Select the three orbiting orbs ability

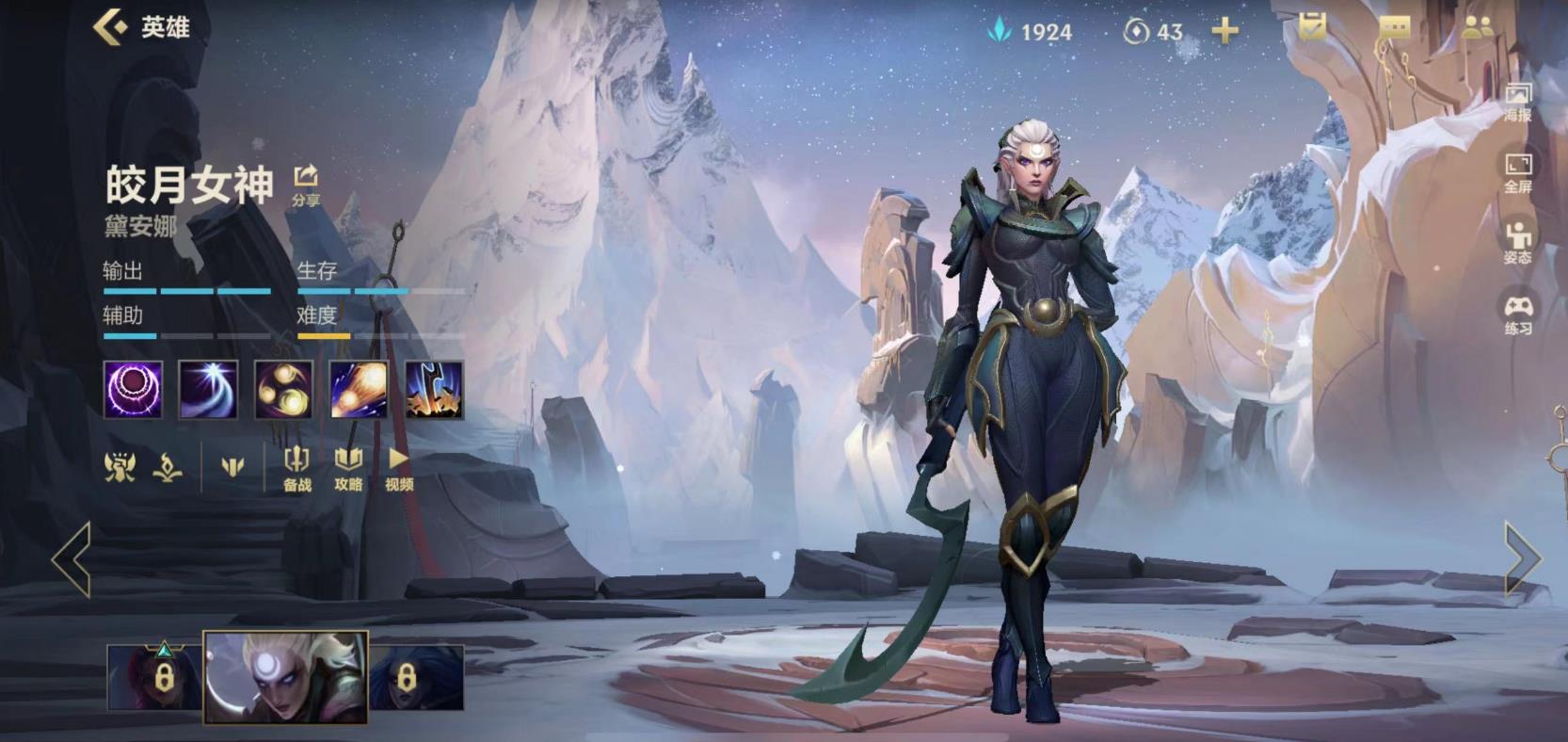283,390
